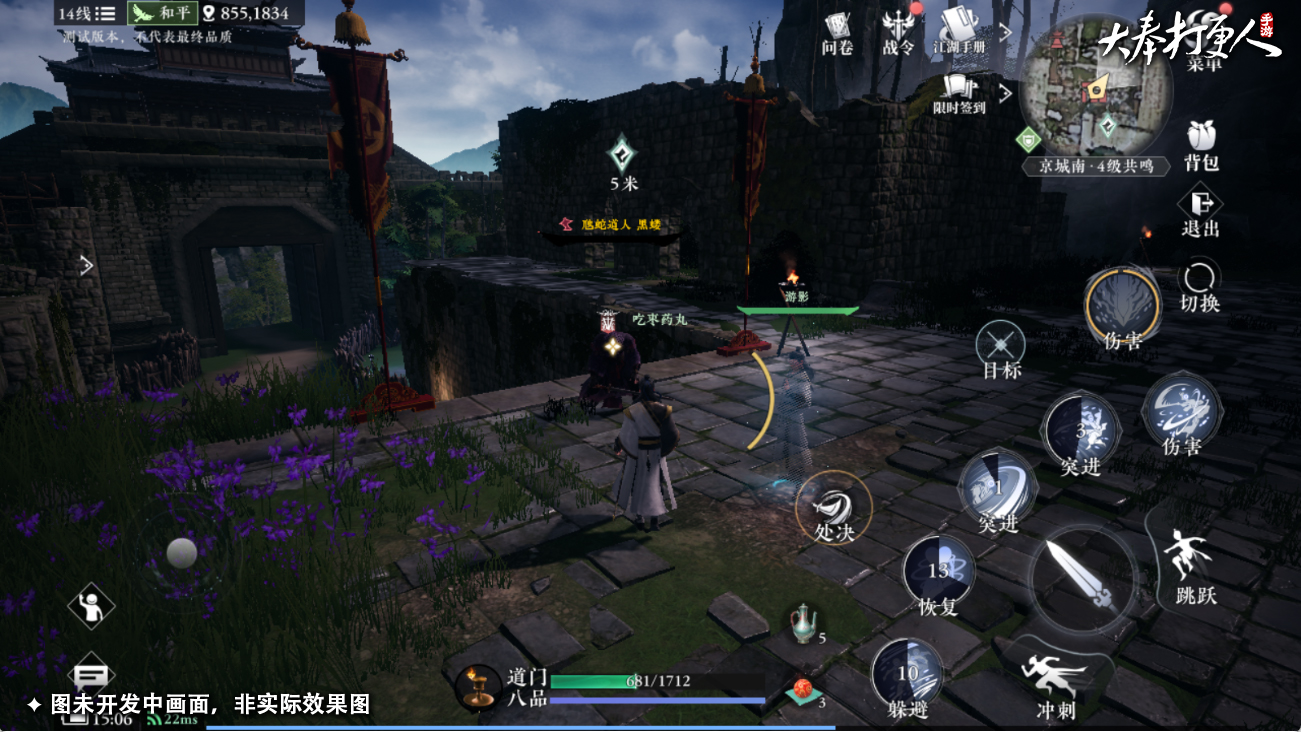The width and height of the screenshot is (1301, 732).
Task: Use the 处决 execute skill
Action: 833,506
